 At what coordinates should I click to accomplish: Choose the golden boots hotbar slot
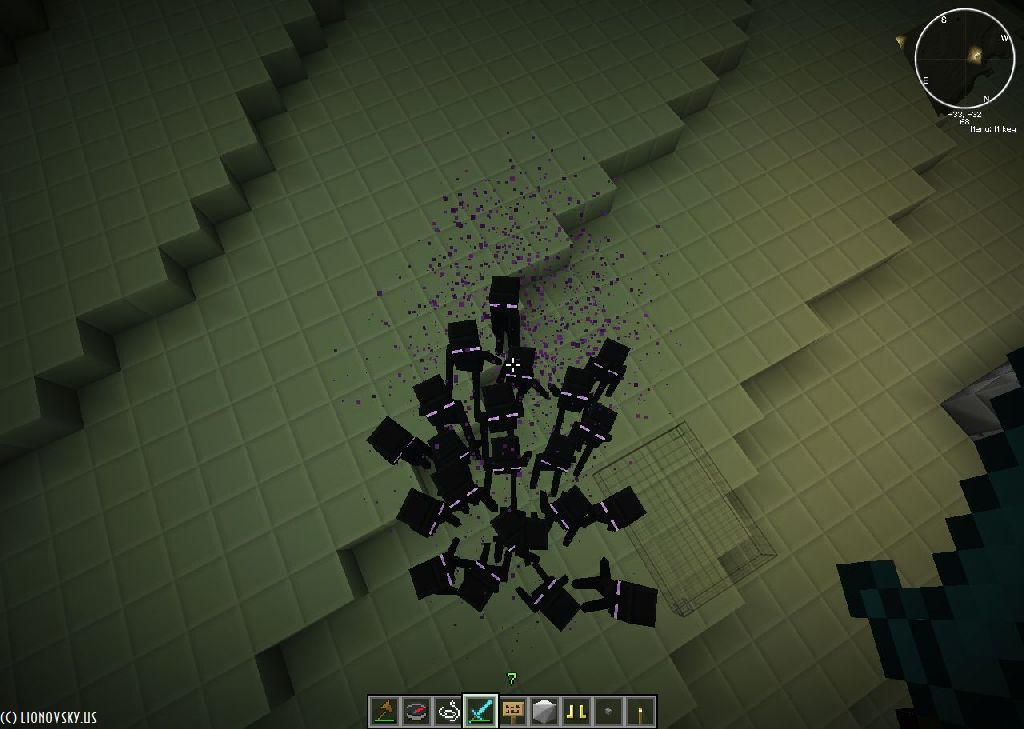tap(576, 711)
